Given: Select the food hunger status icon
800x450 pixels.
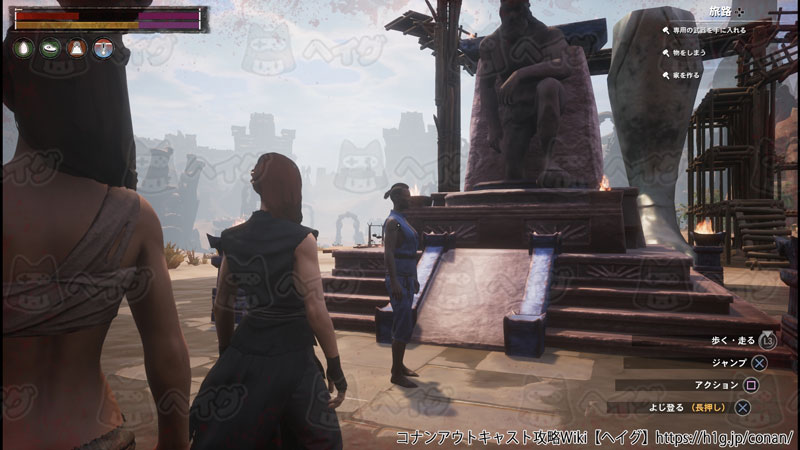Looking at the screenshot, I should (x=49, y=48).
